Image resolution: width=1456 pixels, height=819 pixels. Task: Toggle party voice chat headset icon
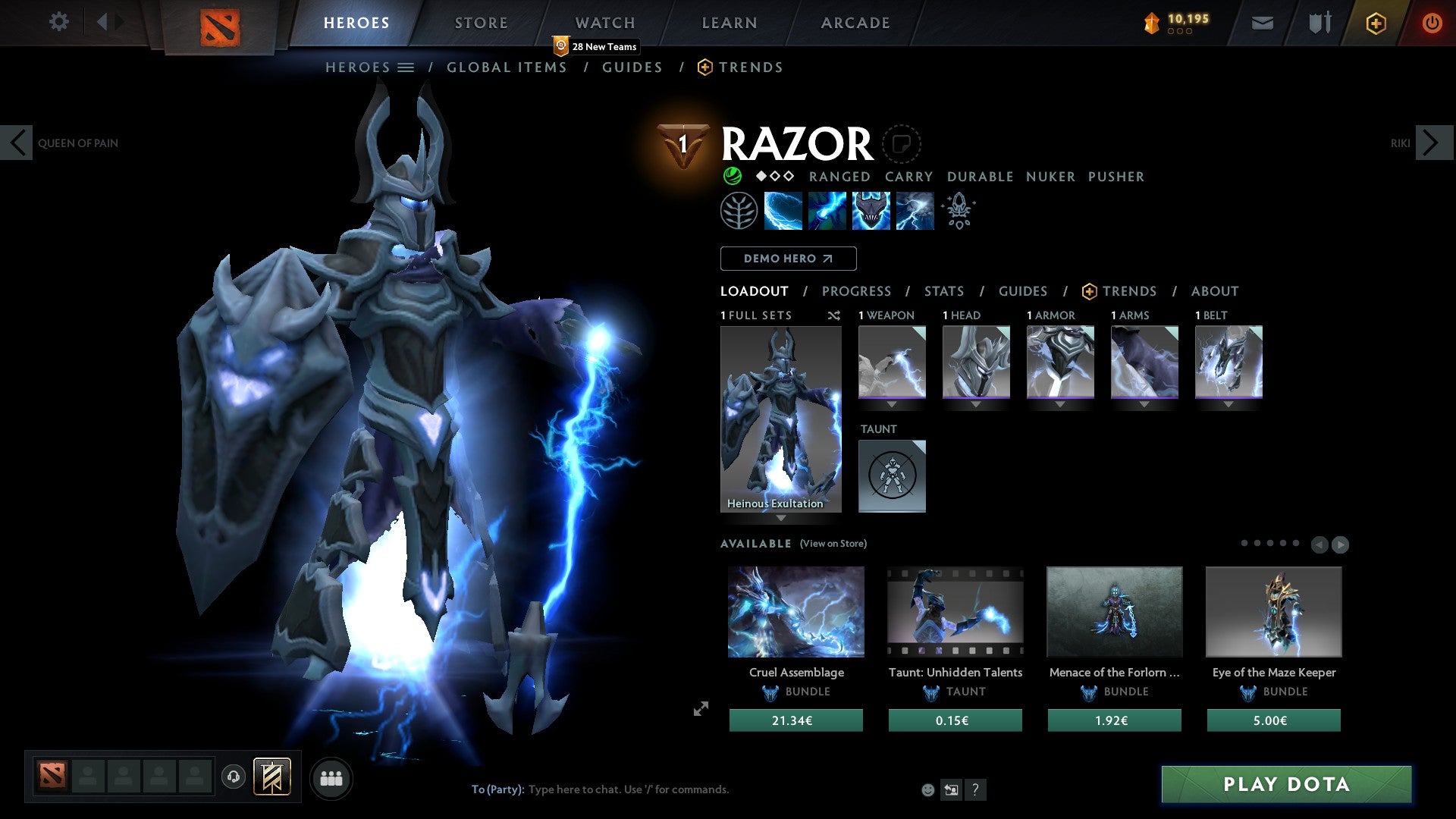(234, 777)
